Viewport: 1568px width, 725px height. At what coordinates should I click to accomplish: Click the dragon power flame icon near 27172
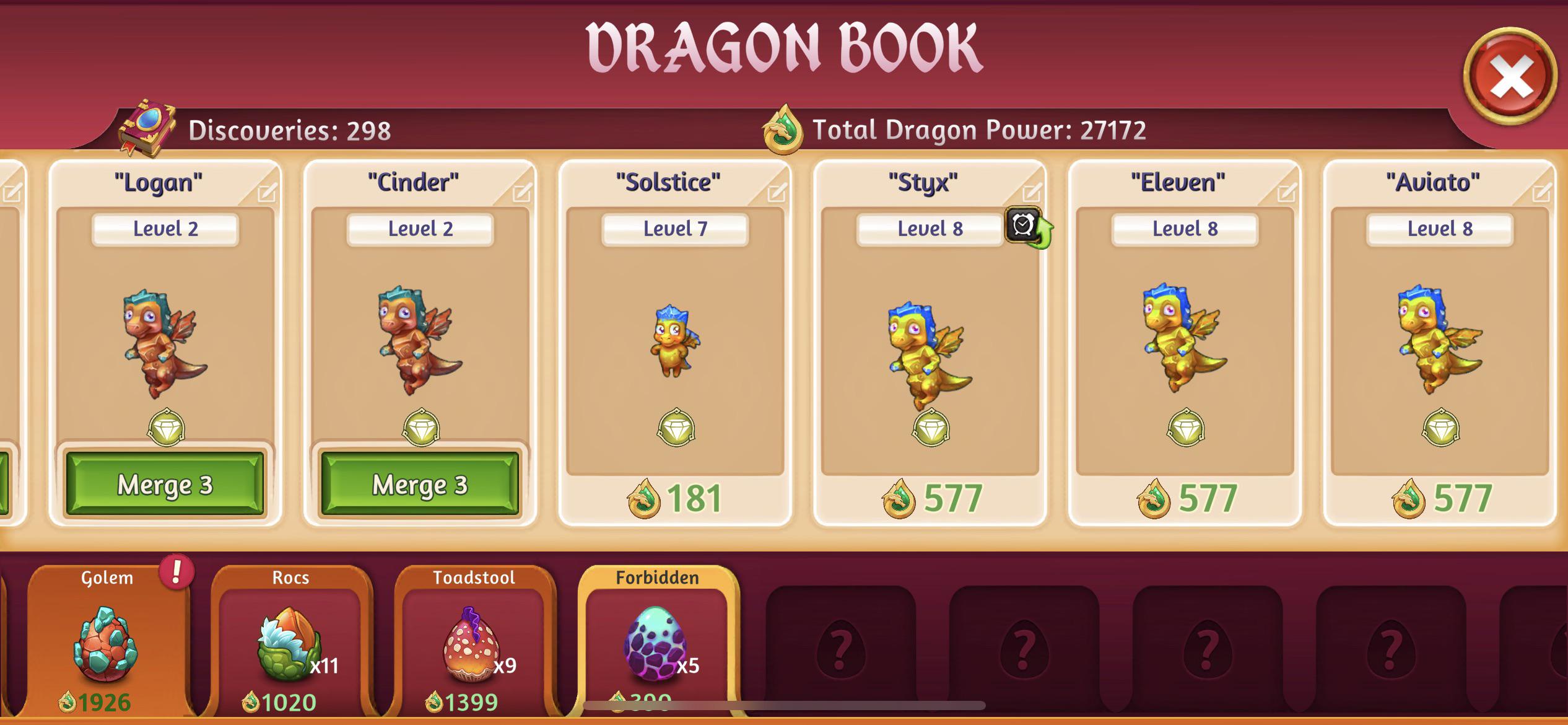[x=783, y=129]
